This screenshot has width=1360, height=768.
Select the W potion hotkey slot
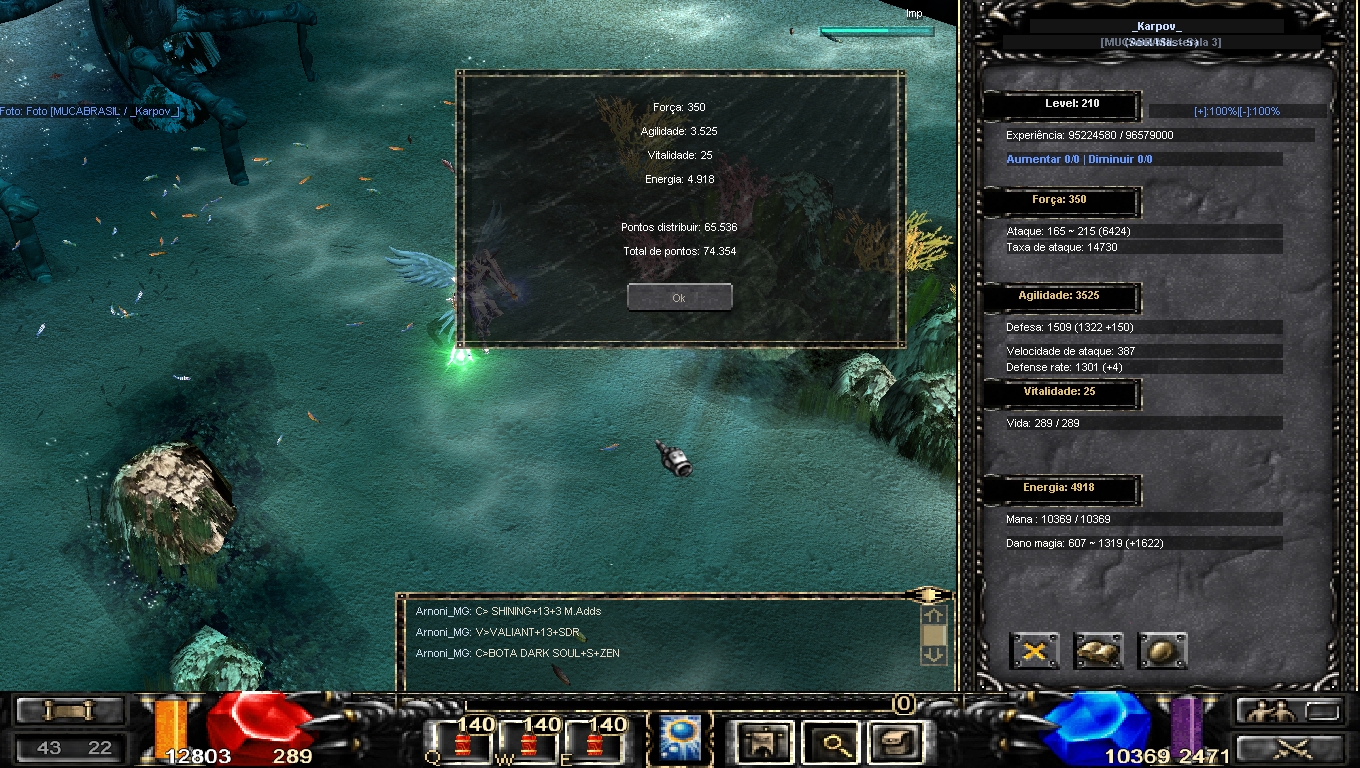pos(529,743)
